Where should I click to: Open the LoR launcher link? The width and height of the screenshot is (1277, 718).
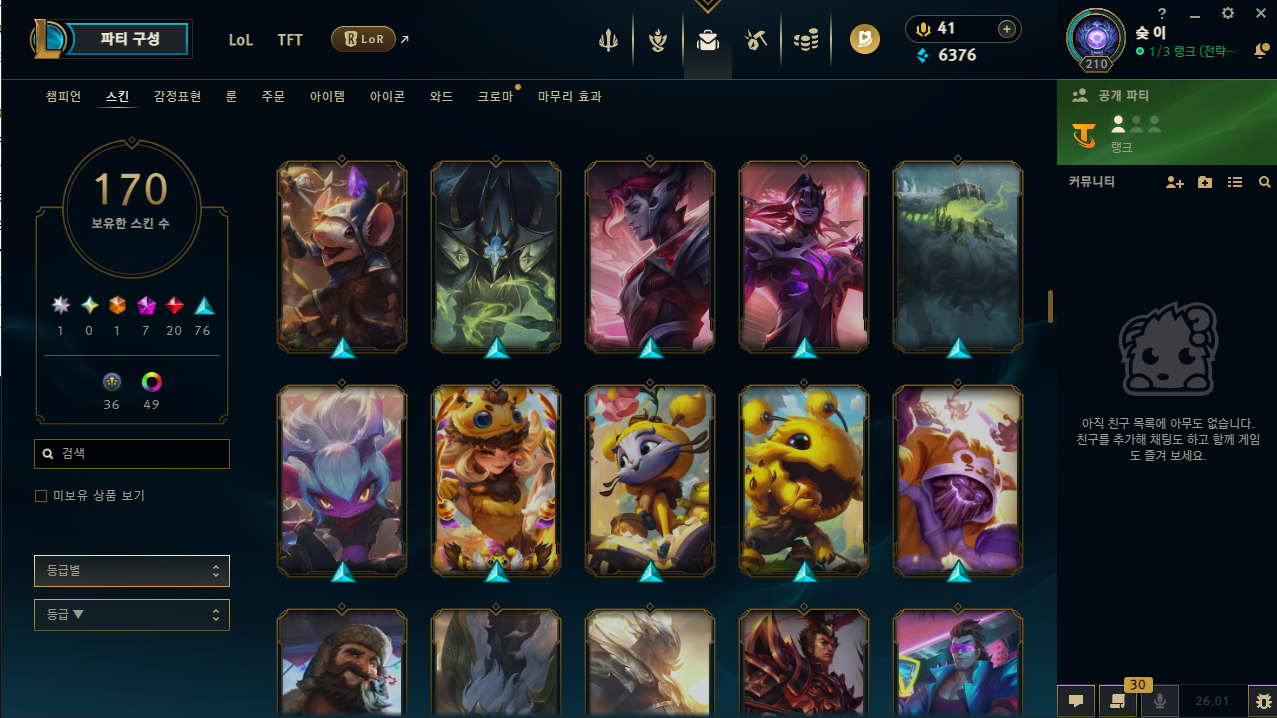(364, 39)
